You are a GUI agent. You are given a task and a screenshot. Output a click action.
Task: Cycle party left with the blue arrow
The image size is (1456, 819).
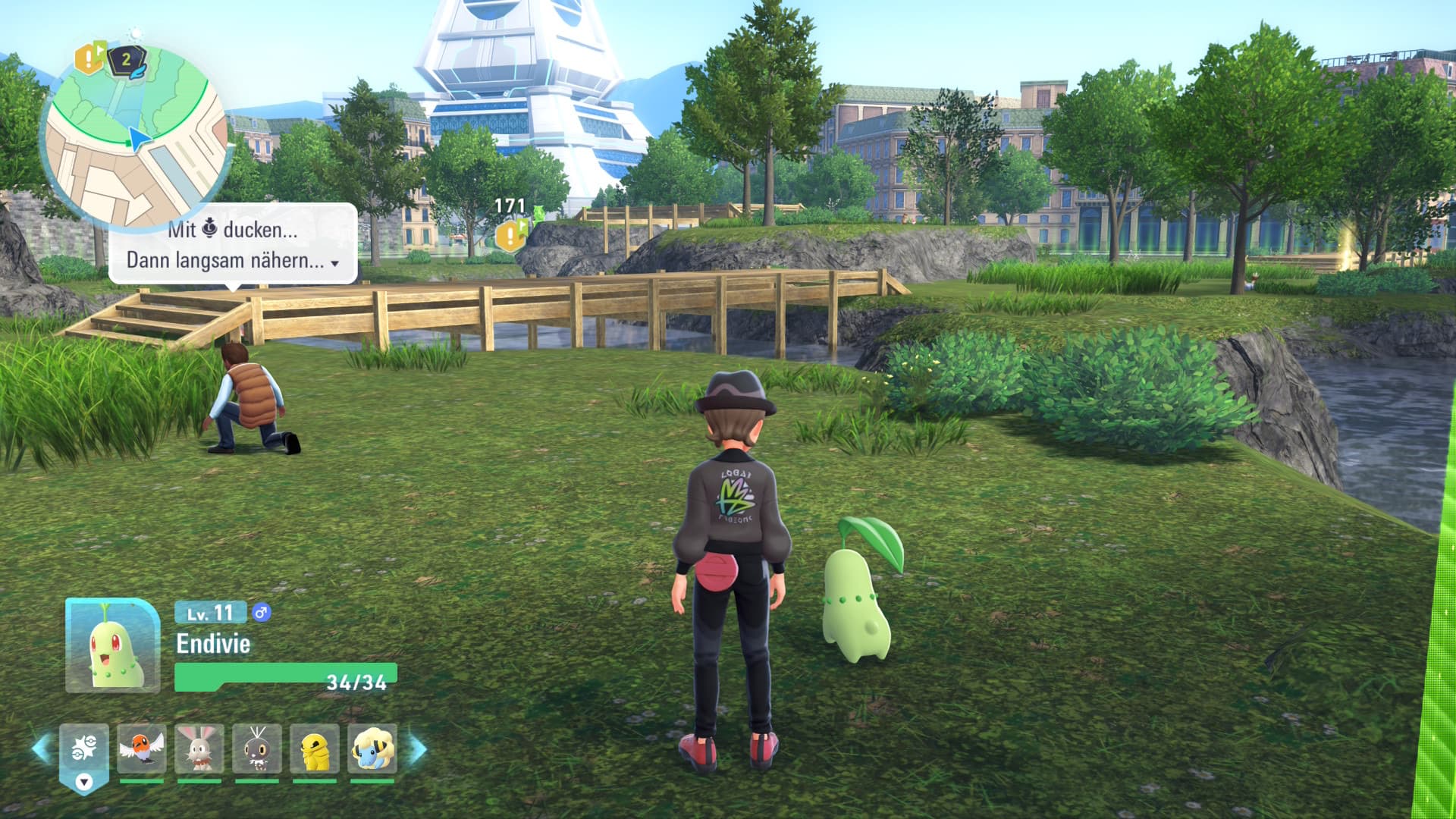[x=41, y=748]
